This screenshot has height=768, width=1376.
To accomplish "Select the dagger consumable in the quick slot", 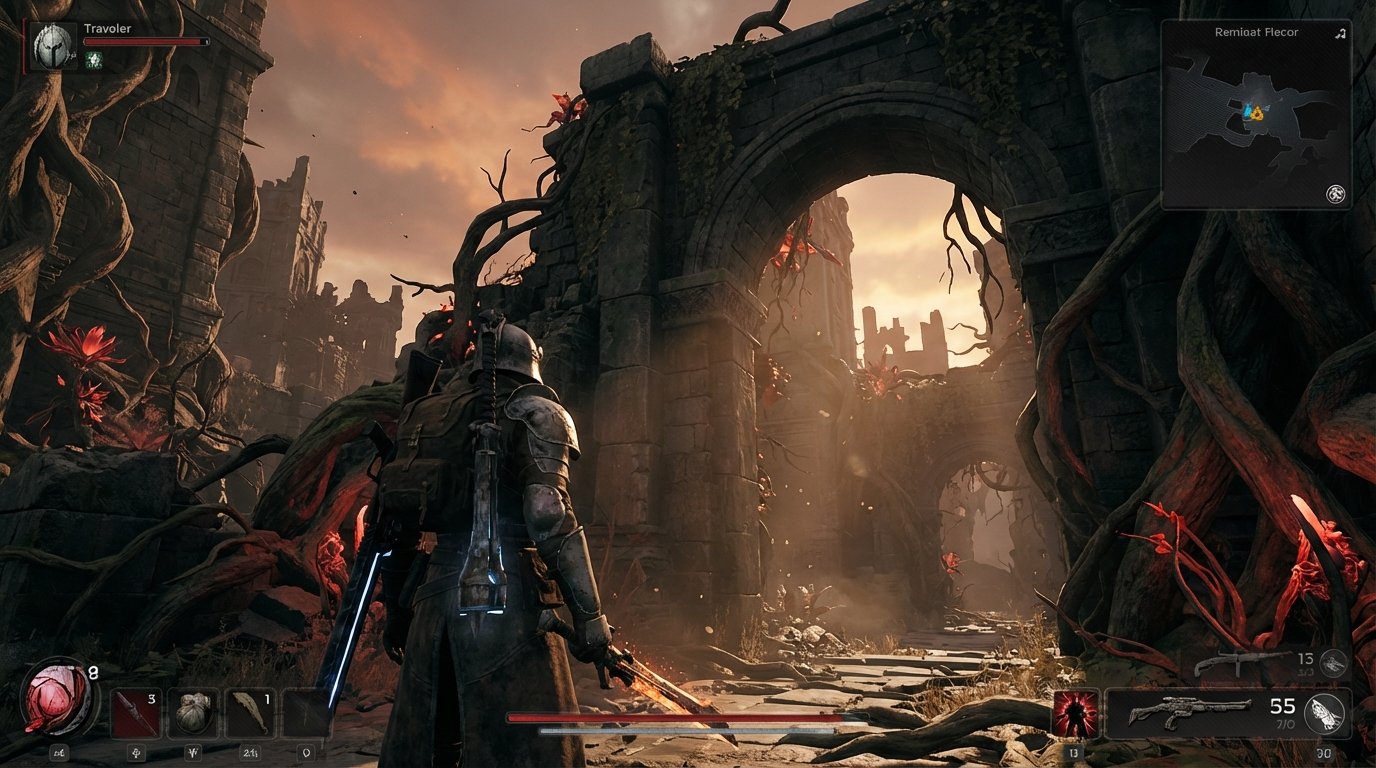I will (x=135, y=712).
